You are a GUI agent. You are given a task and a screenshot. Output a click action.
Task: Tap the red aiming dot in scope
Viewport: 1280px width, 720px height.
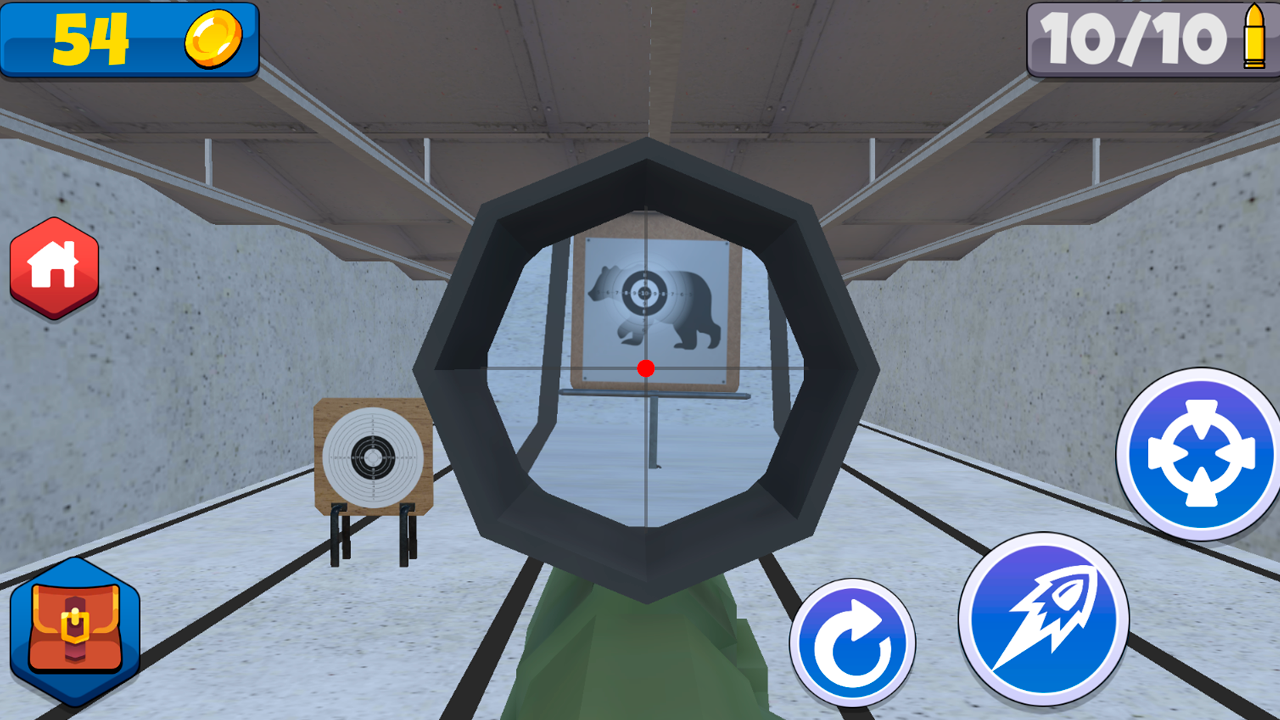tap(644, 365)
